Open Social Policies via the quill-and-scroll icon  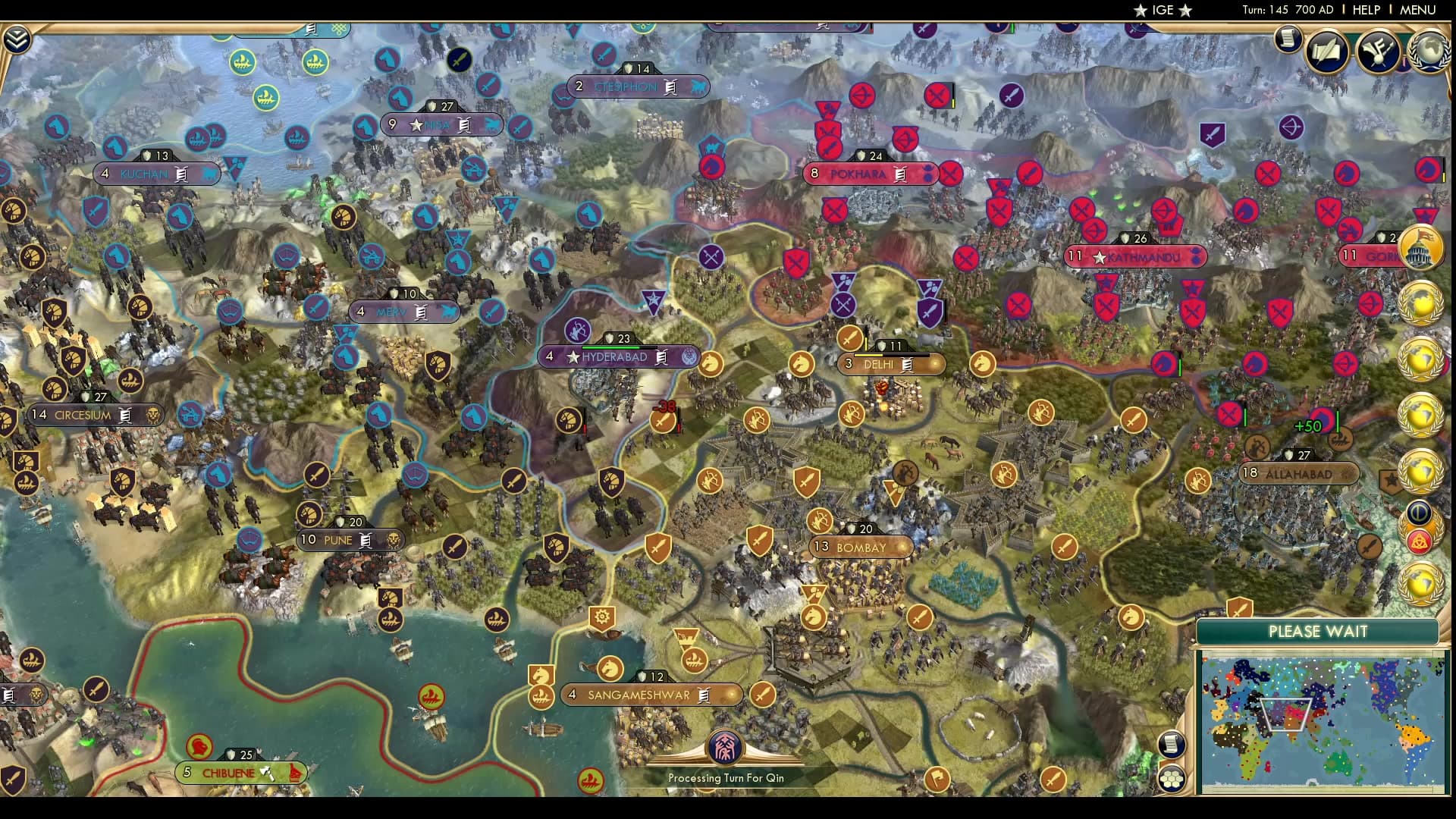point(1328,53)
